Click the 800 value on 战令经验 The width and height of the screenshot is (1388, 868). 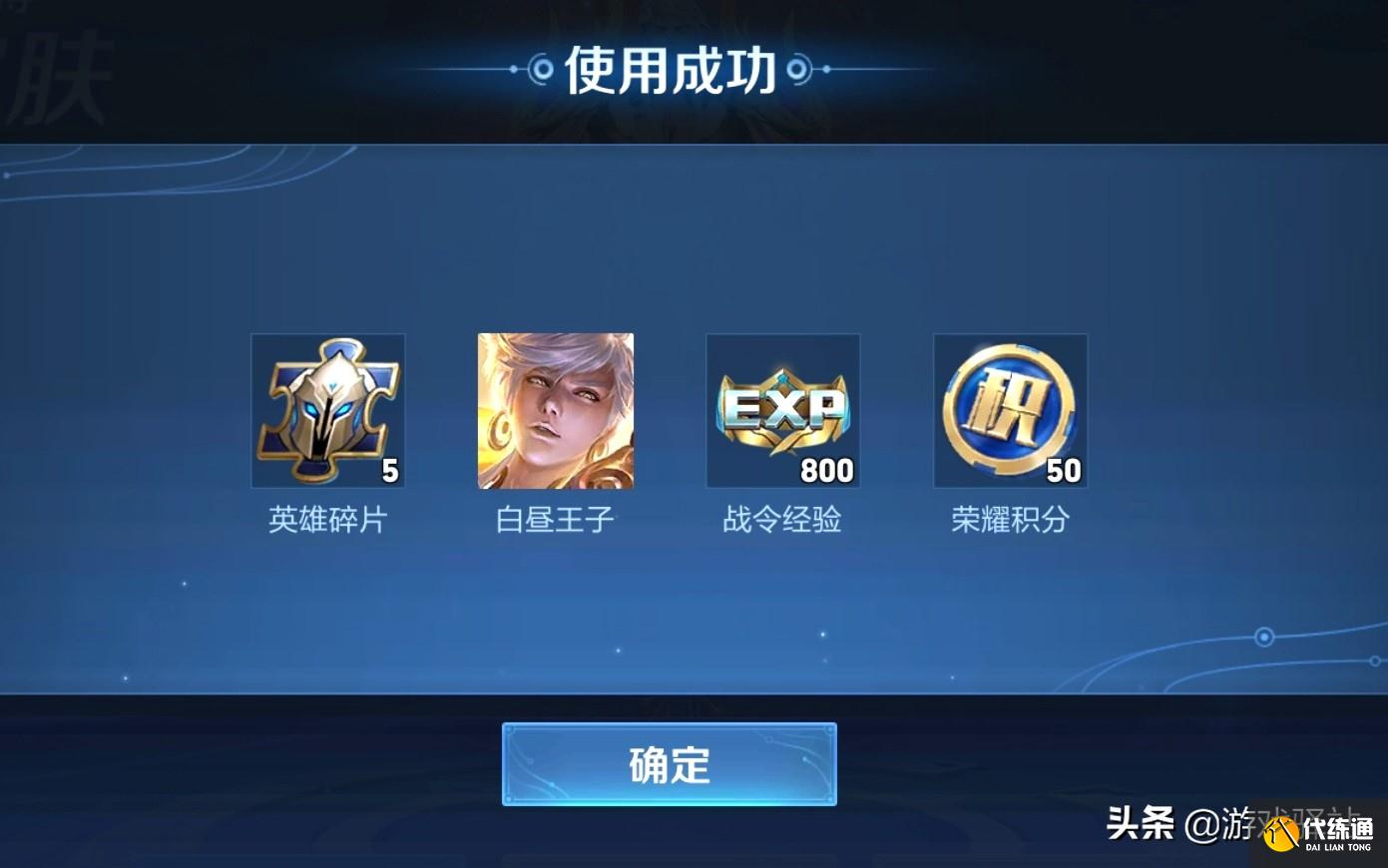click(x=827, y=469)
